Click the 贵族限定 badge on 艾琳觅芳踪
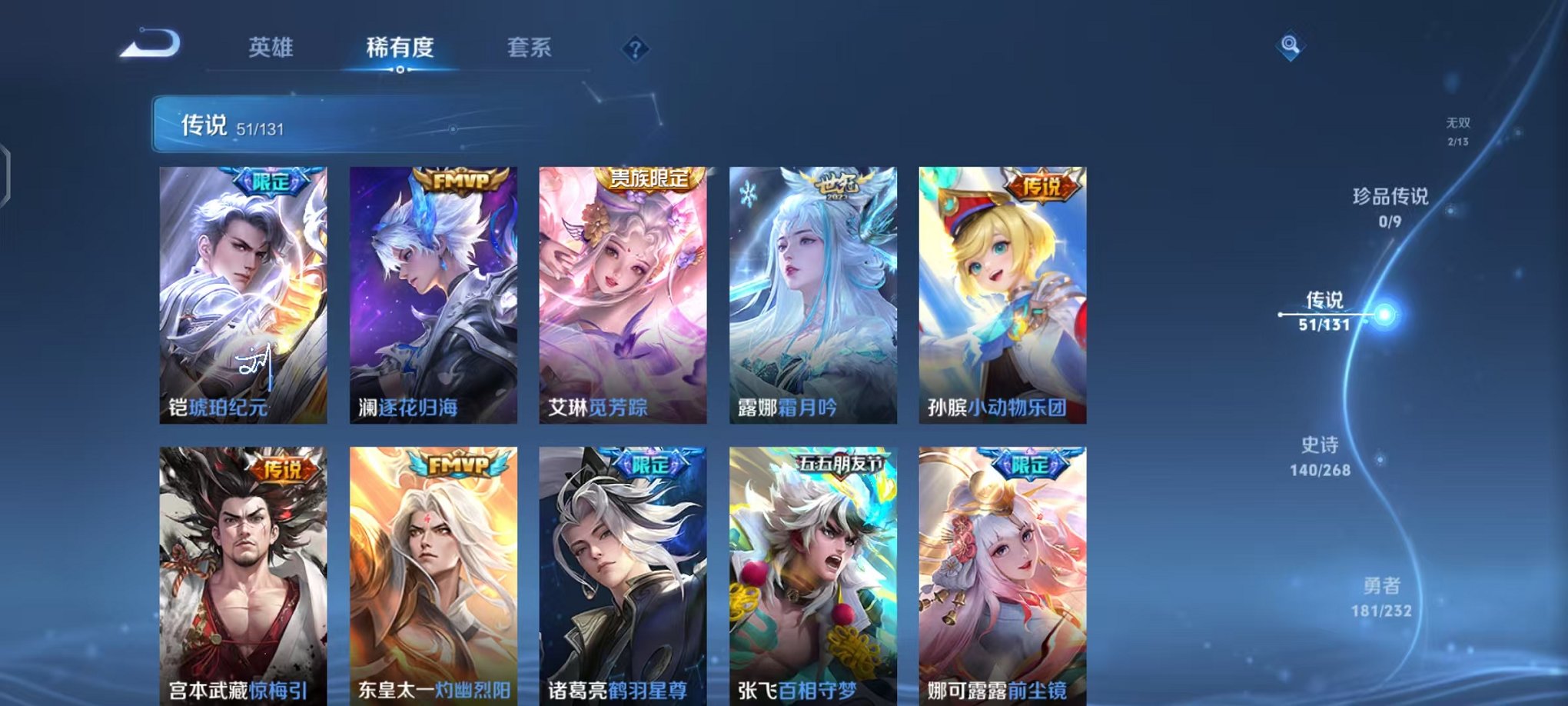Screen dimensions: 1568x706 click(x=650, y=178)
